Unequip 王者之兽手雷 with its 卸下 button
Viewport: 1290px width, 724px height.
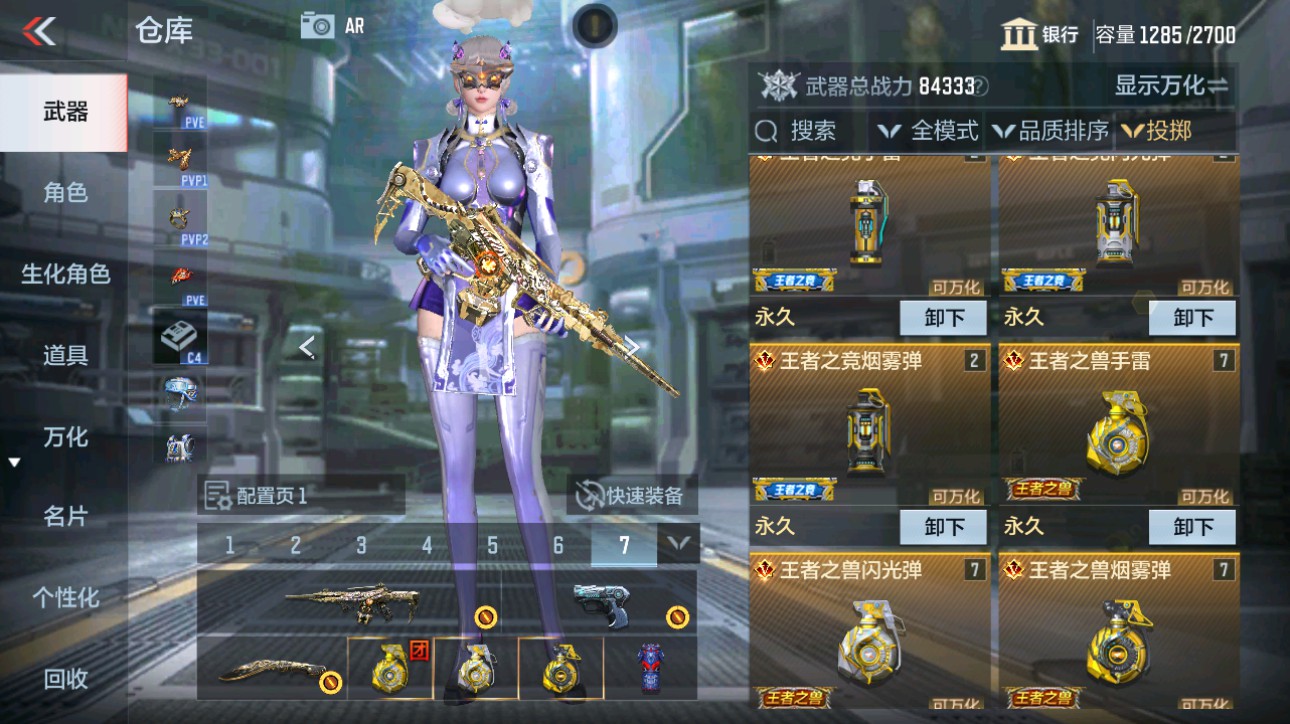[x=1191, y=526]
